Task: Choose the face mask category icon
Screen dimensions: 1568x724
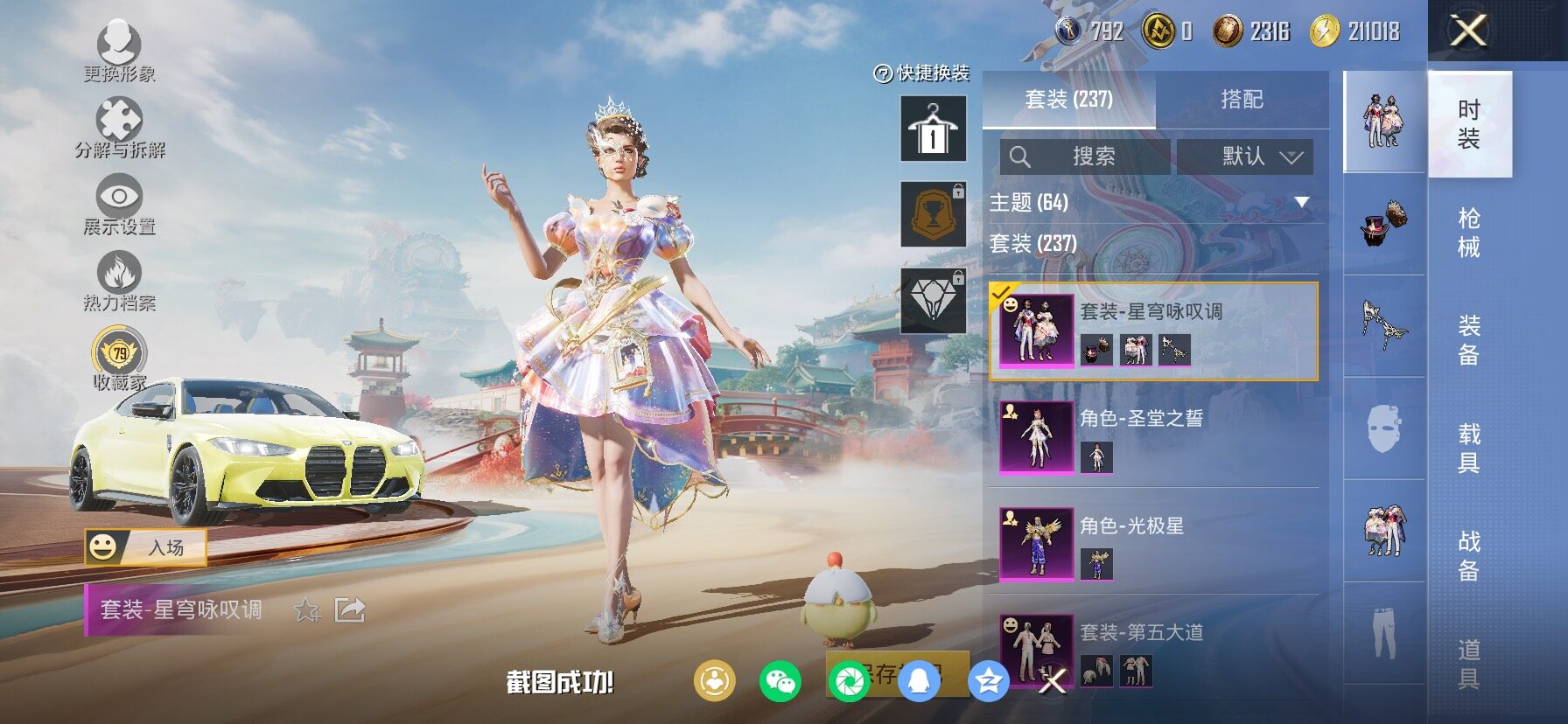Action: (1384, 428)
